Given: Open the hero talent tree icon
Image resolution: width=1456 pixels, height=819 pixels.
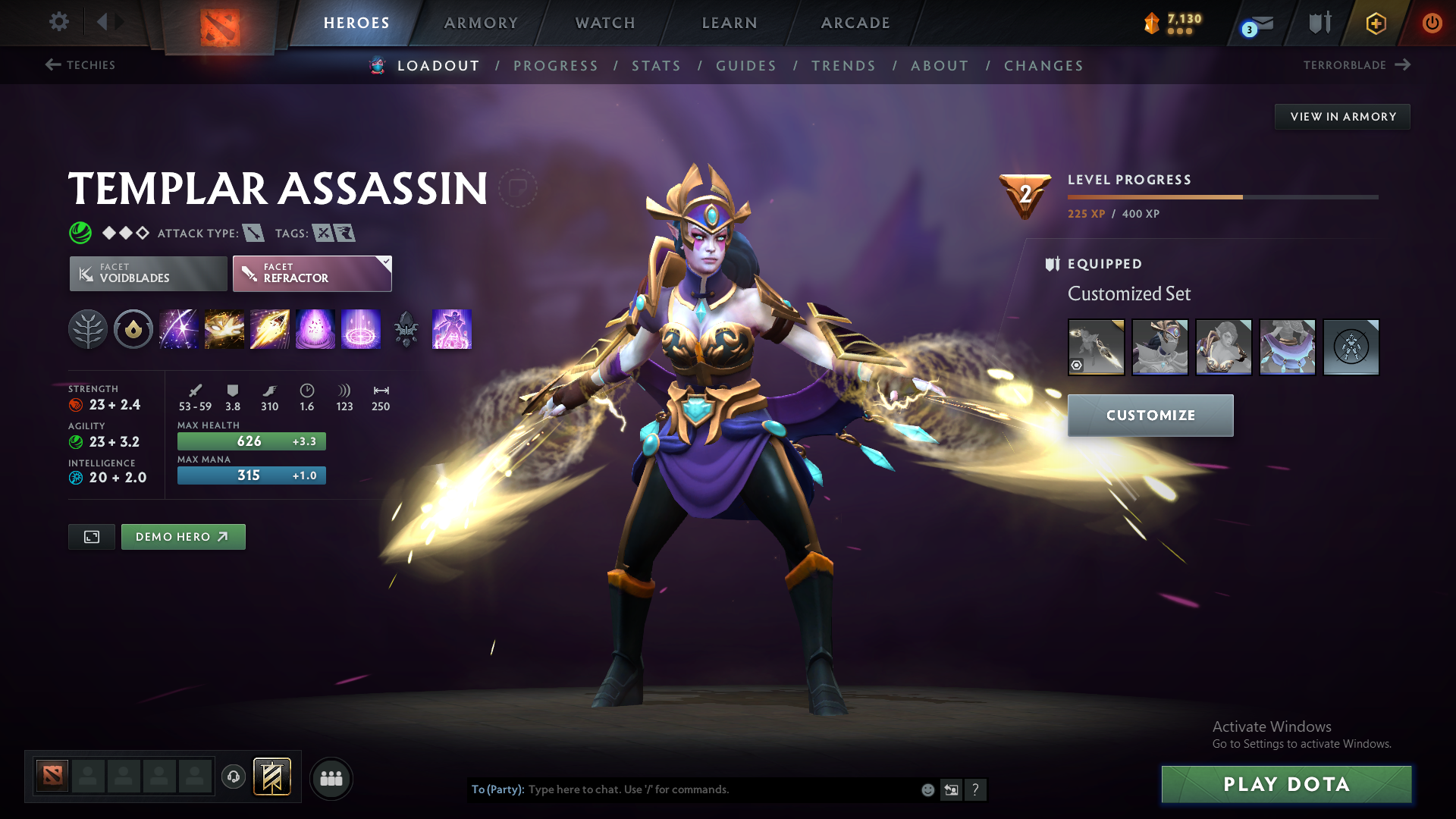Looking at the screenshot, I should [88, 329].
